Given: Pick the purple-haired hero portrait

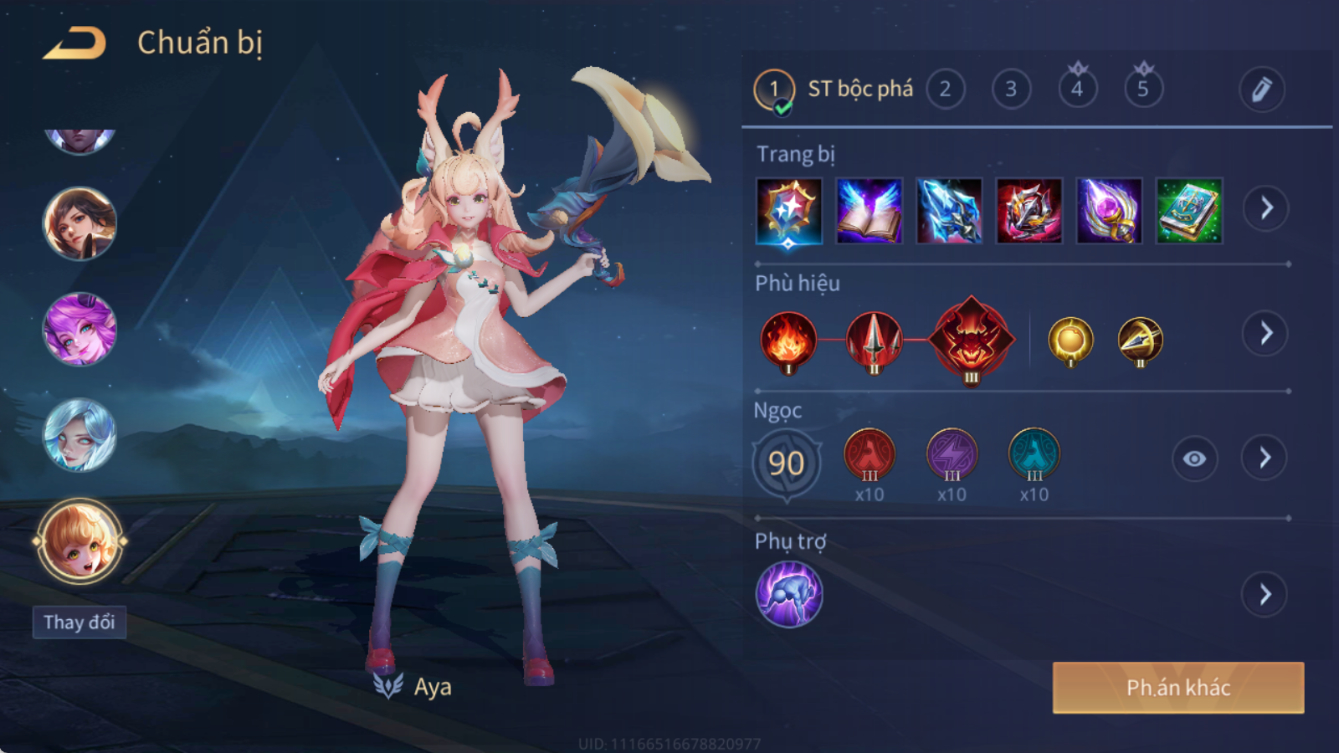Looking at the screenshot, I should coord(80,329).
